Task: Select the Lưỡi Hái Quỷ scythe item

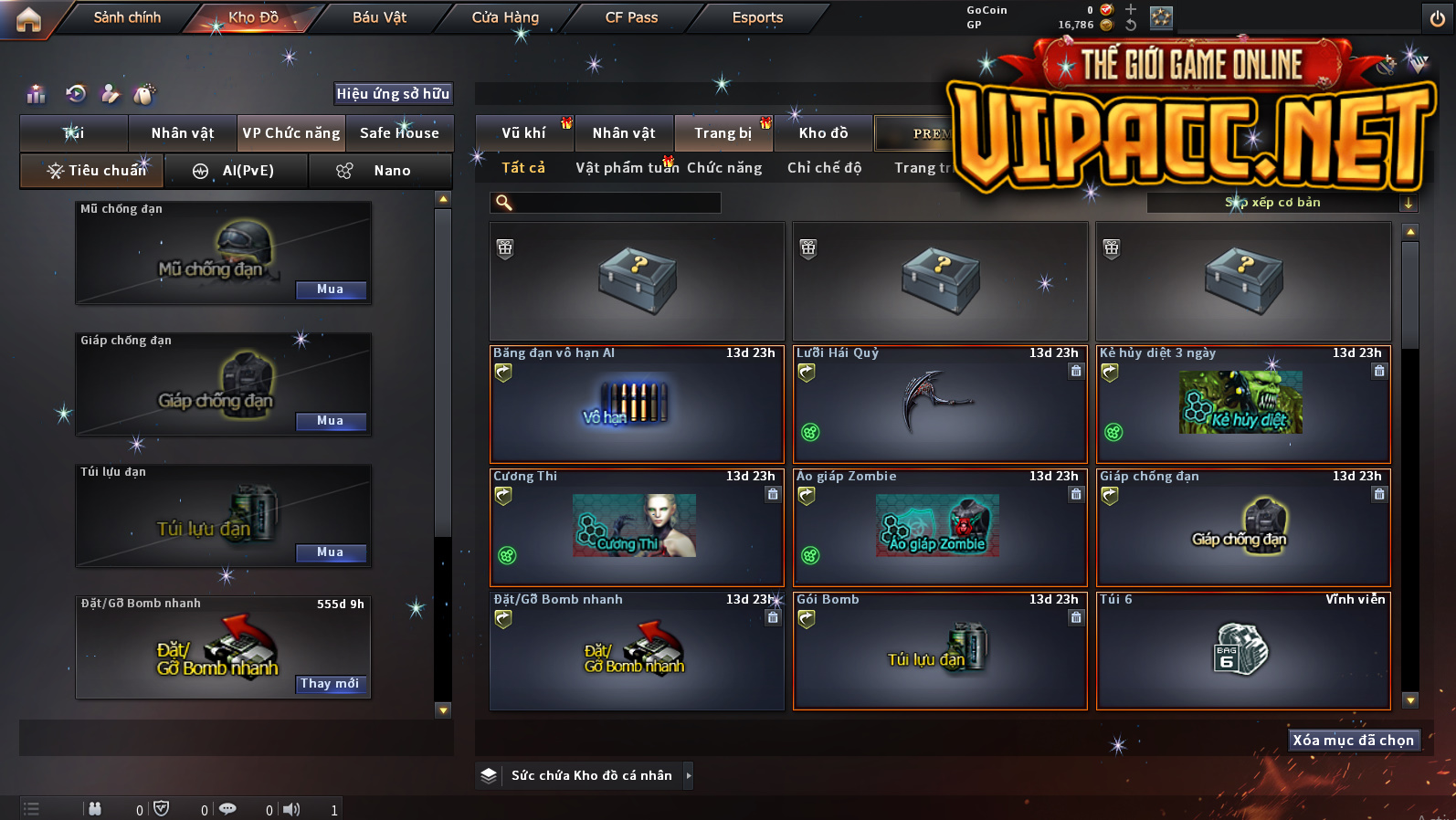Action: (x=940, y=404)
